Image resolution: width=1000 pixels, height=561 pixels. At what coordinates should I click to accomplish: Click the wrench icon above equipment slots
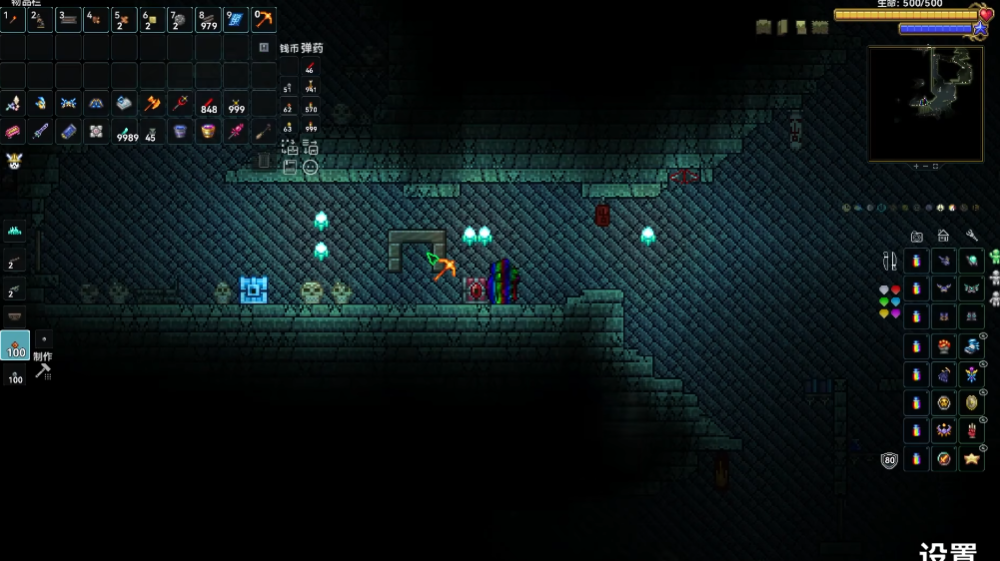(x=971, y=236)
